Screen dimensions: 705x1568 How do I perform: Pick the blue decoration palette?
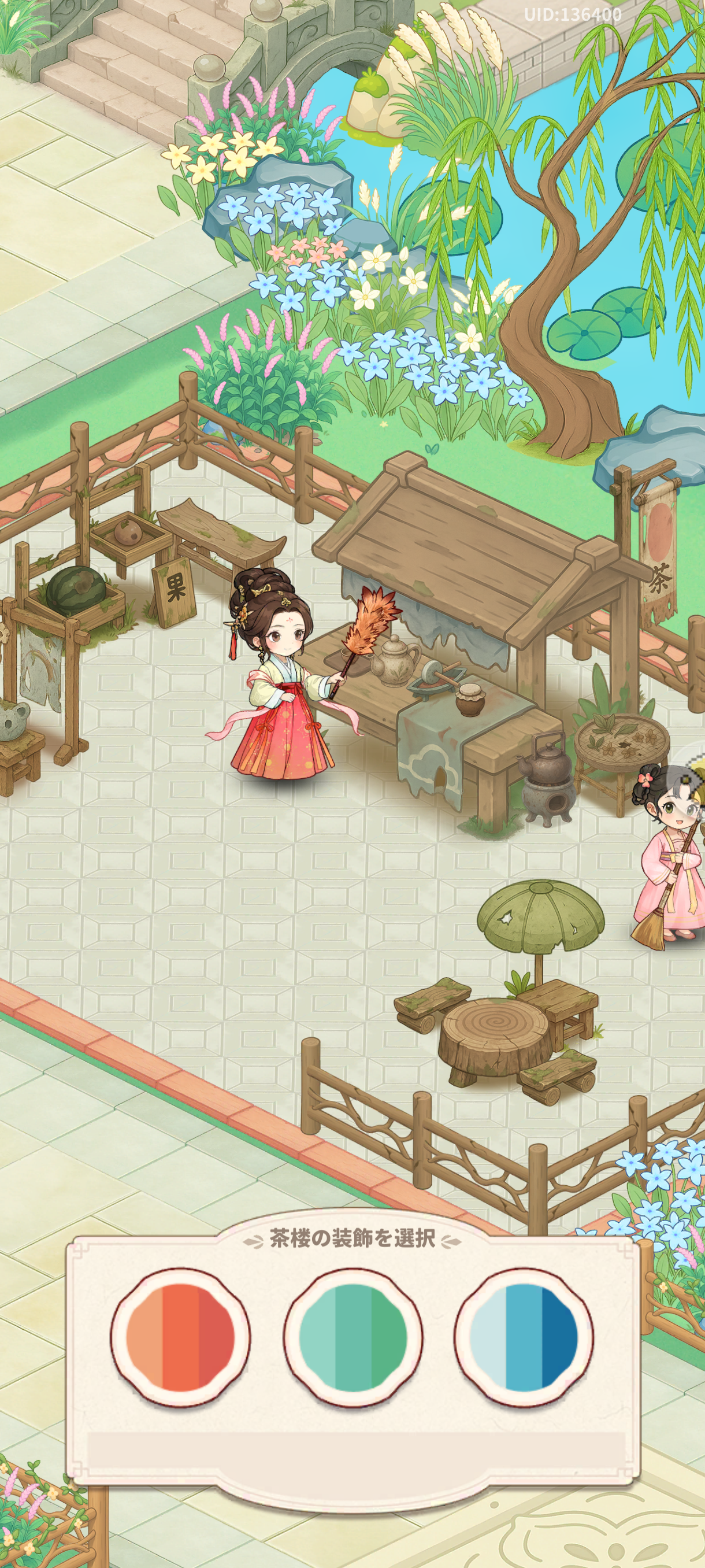pos(524,1337)
